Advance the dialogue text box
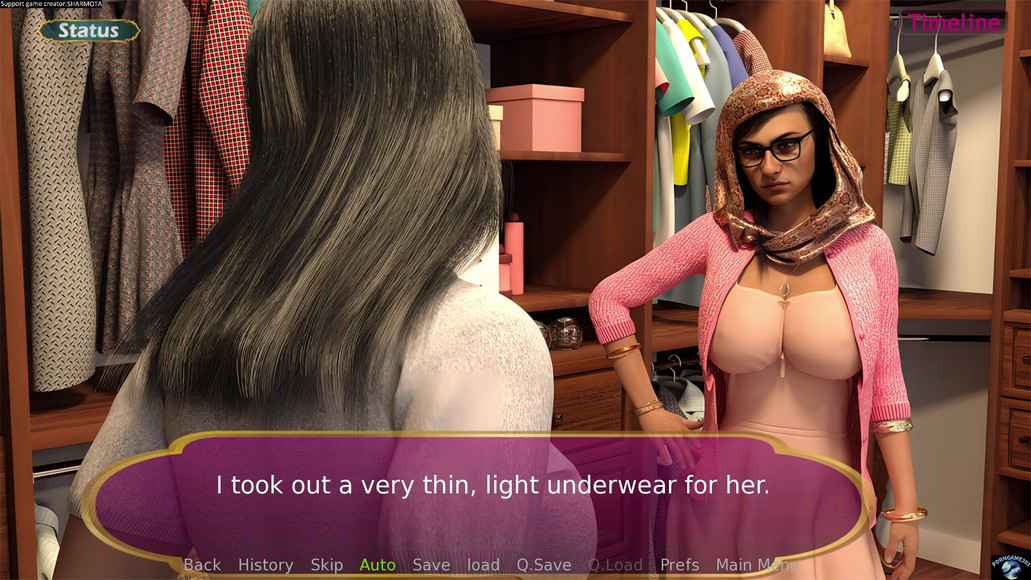Viewport: 1031px width, 580px height. click(493, 487)
